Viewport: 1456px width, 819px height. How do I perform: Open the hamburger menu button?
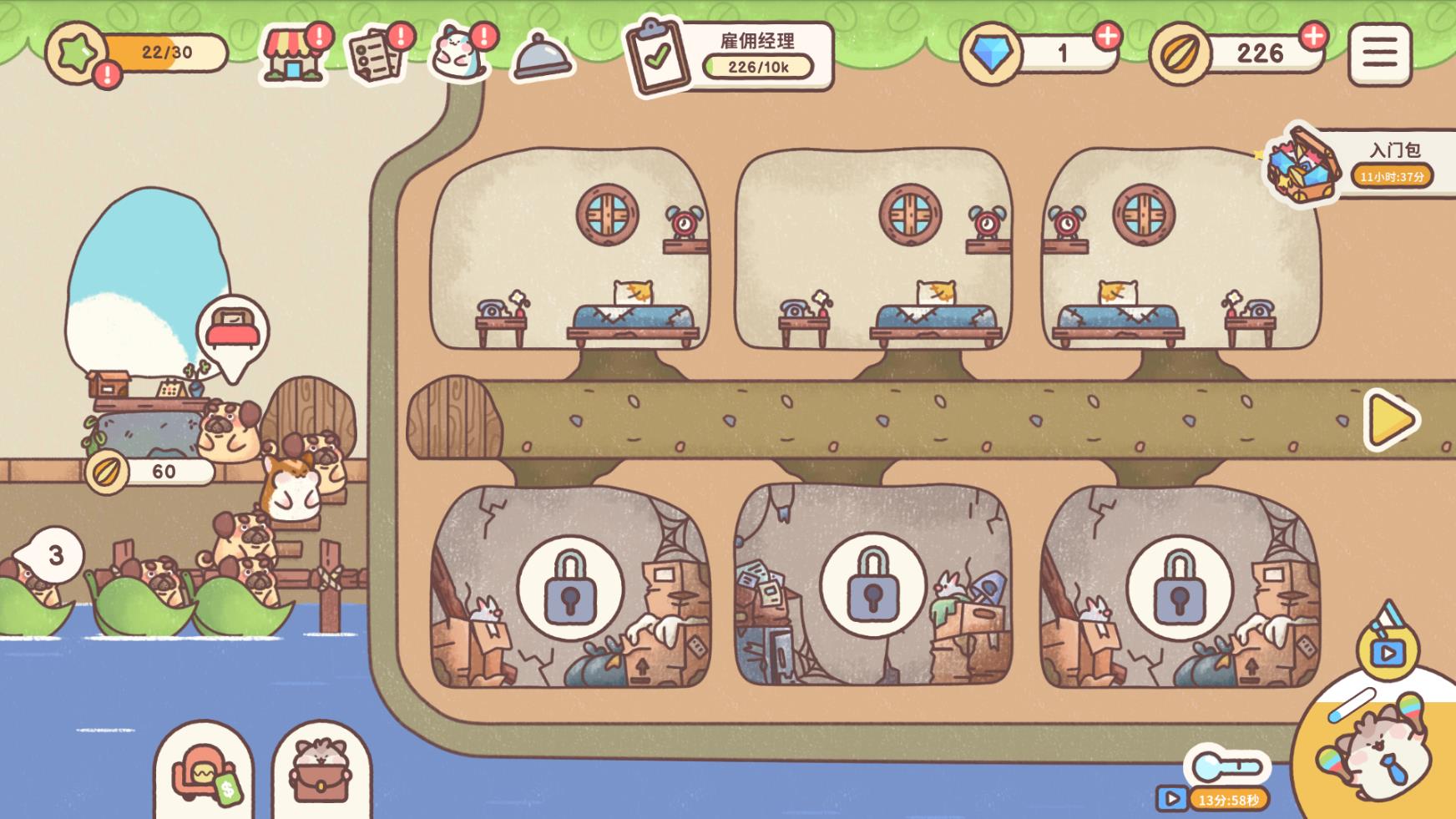pyautogui.click(x=1379, y=54)
